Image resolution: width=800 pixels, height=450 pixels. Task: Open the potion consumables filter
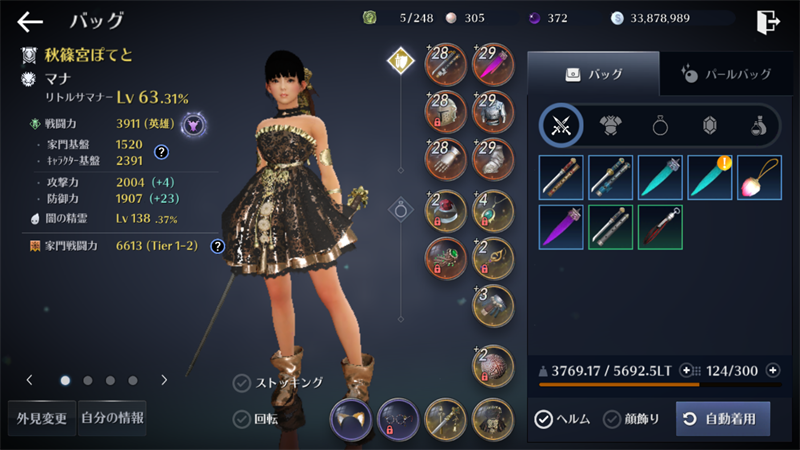point(759,125)
